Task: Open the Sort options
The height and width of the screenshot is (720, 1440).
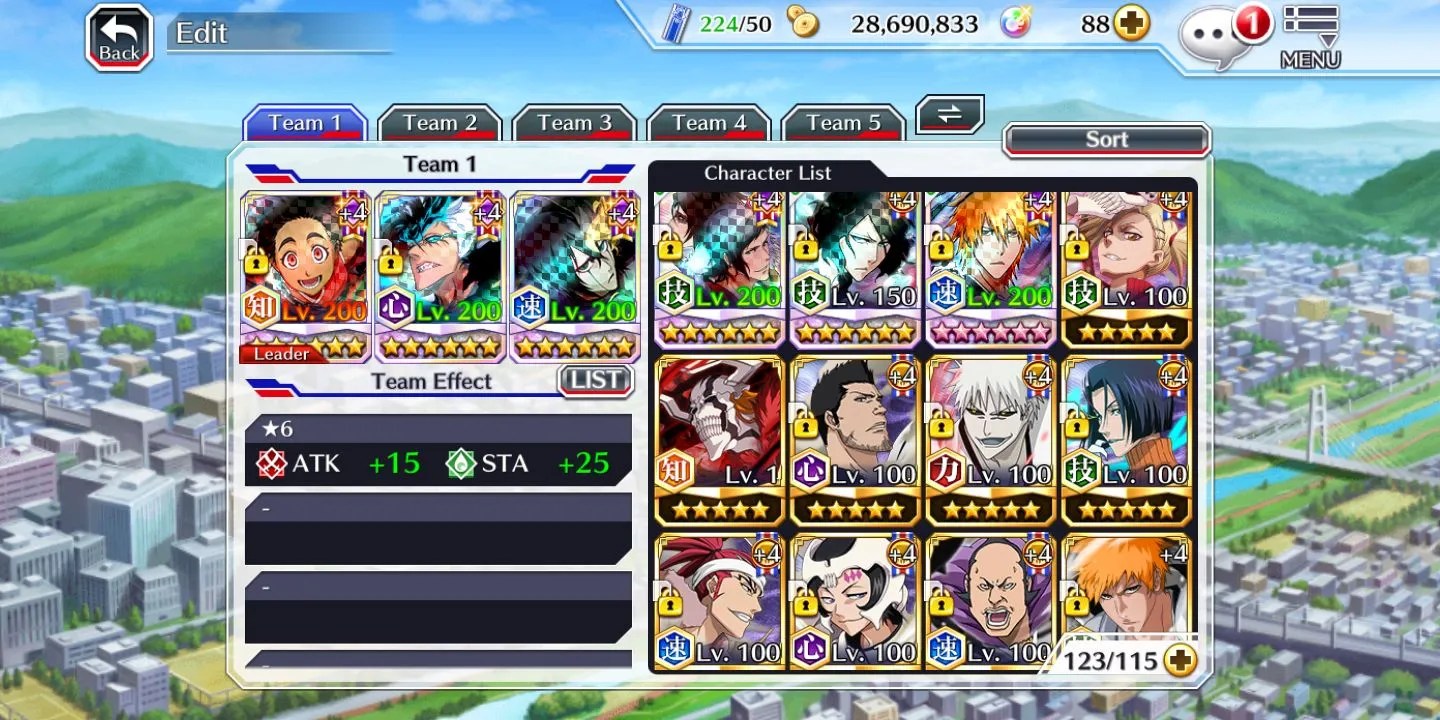Action: 1106,140
